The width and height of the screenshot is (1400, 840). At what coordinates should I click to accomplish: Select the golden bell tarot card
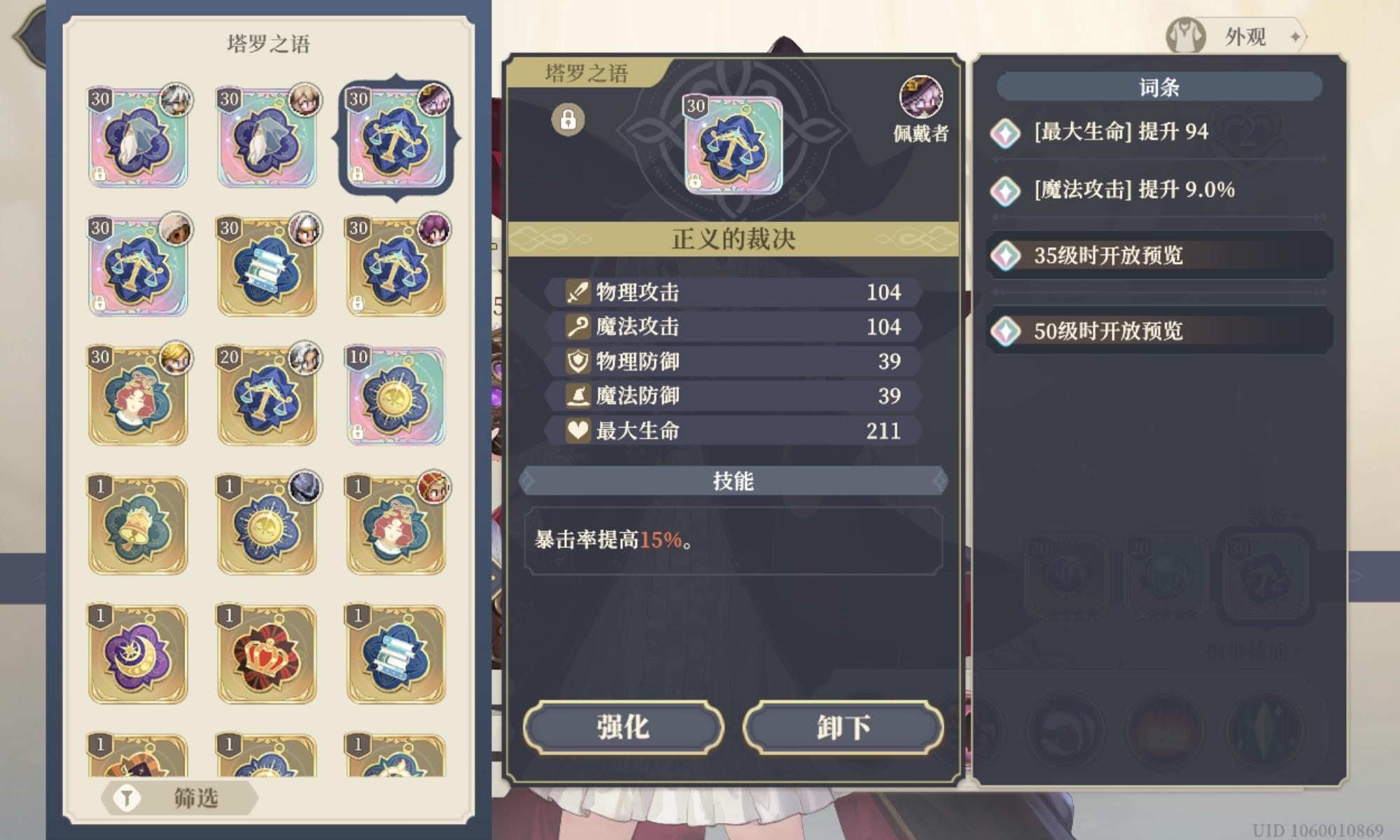138,525
